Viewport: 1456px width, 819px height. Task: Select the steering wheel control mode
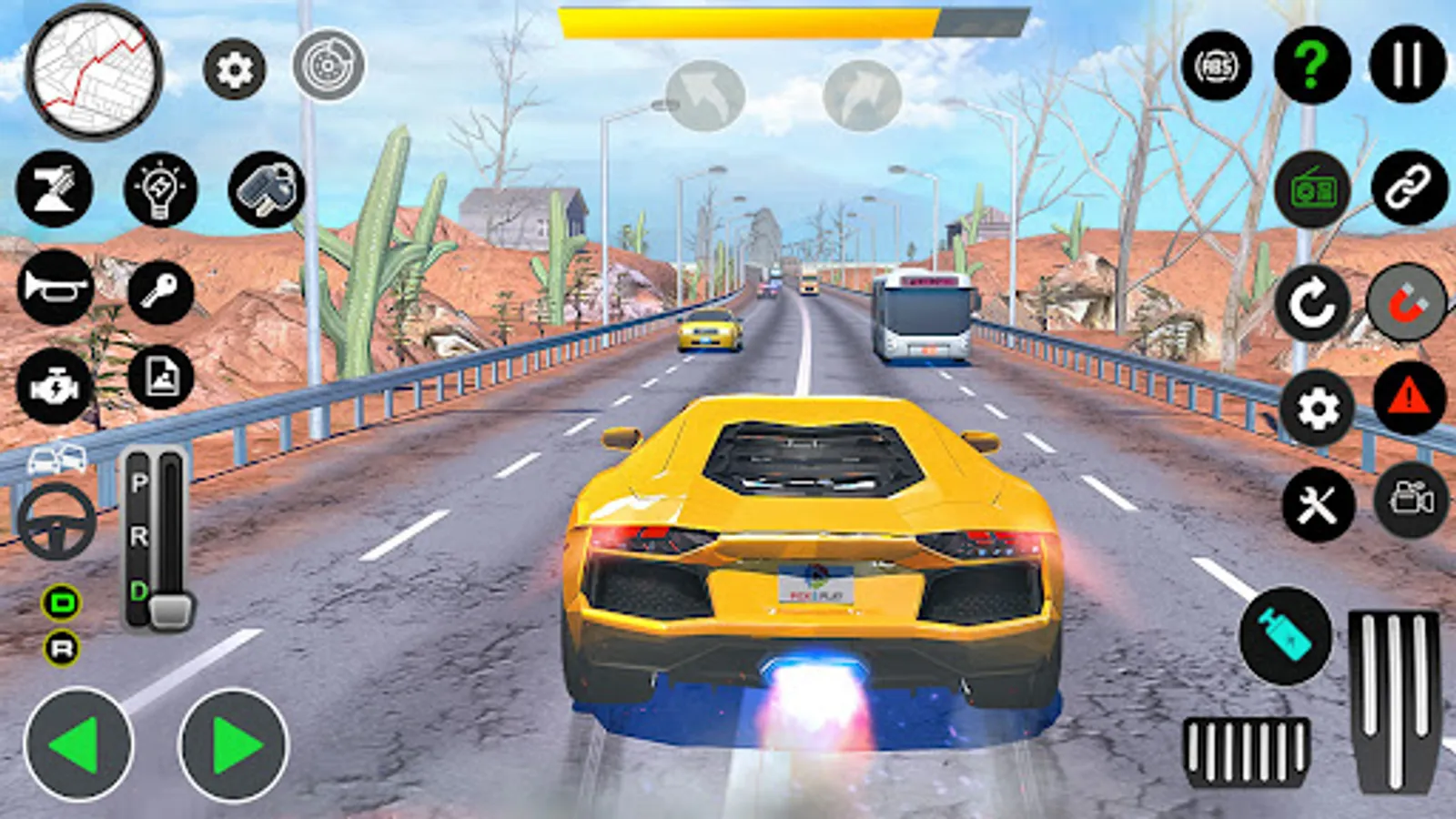[x=56, y=521]
